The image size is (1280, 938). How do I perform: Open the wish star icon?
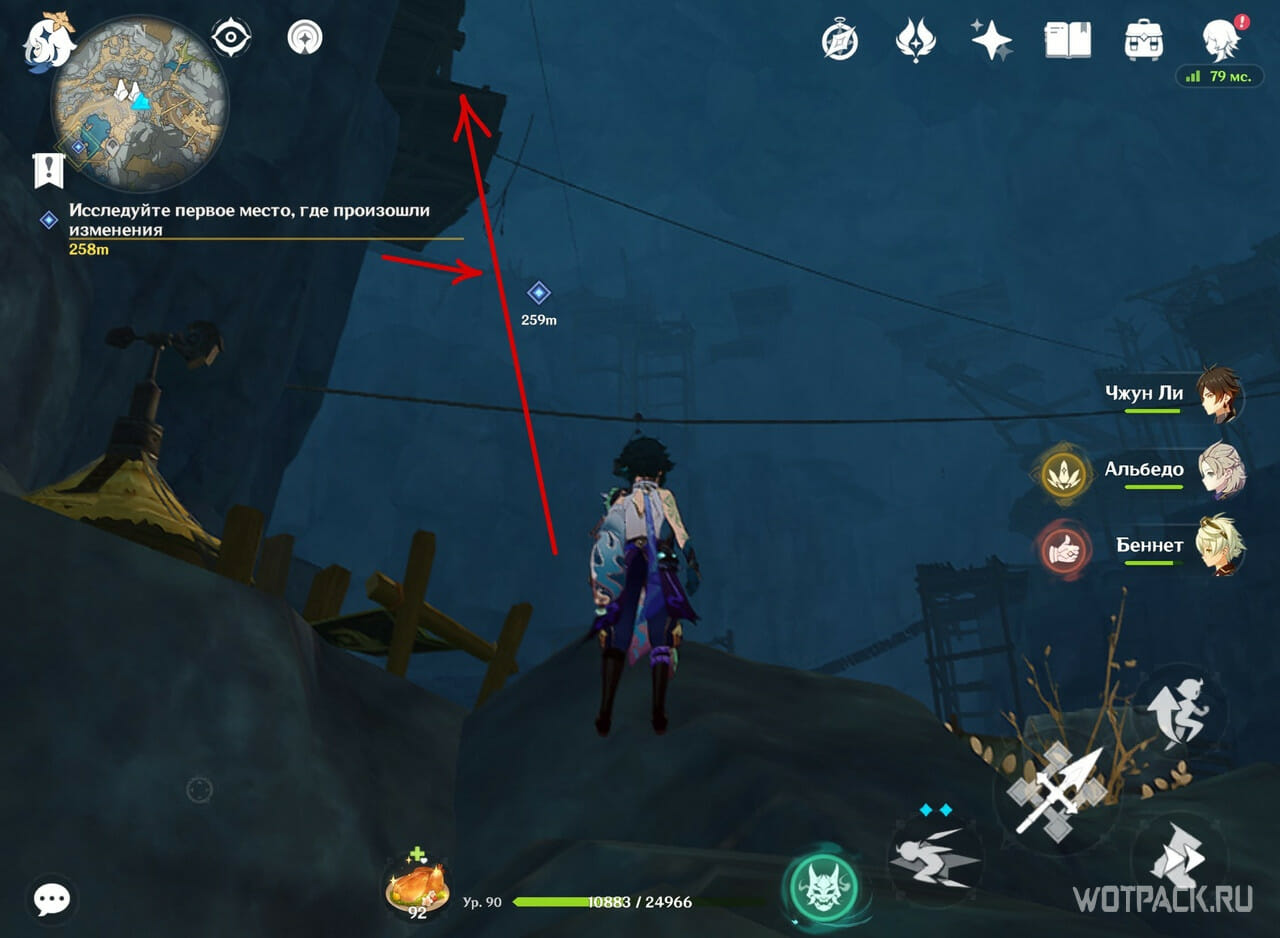(992, 41)
